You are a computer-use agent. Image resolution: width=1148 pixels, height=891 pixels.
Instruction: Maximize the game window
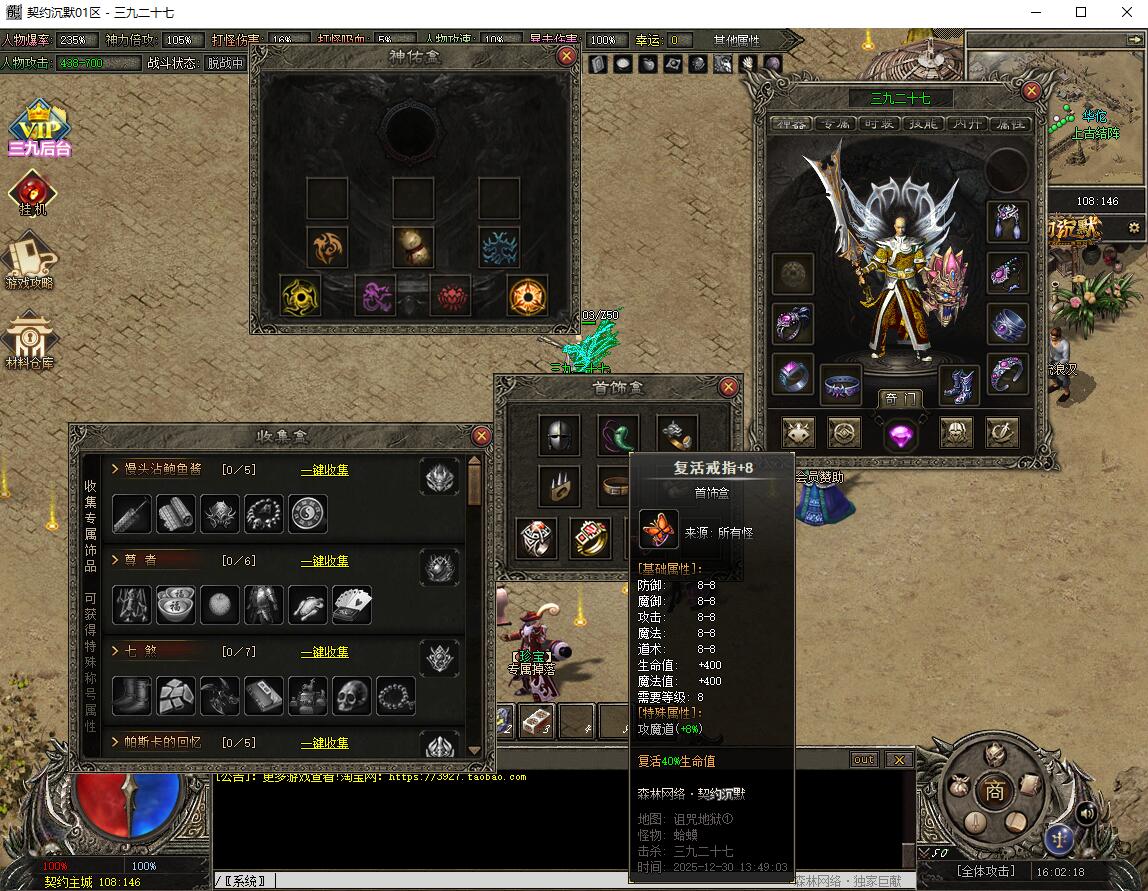point(1081,13)
